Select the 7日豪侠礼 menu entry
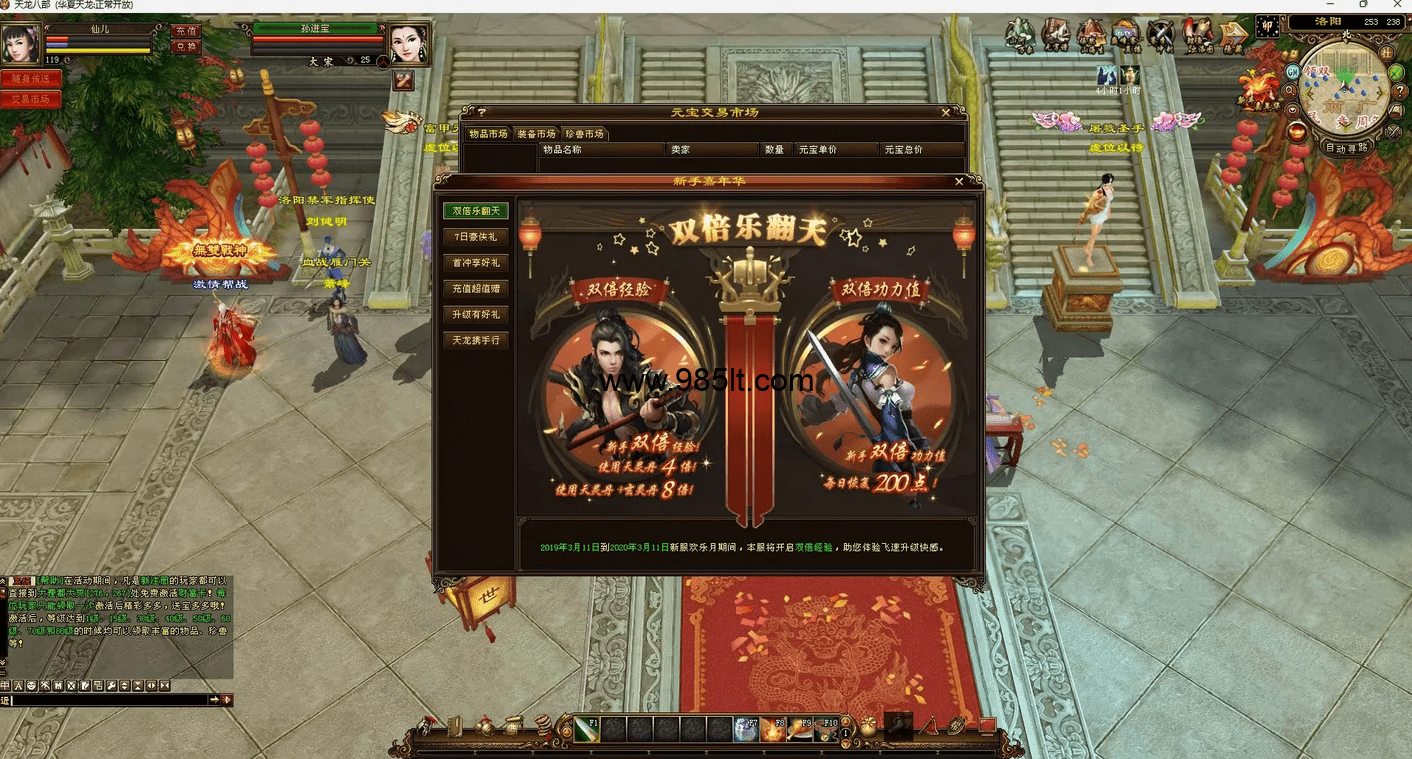This screenshot has height=759, width=1412. coord(476,237)
